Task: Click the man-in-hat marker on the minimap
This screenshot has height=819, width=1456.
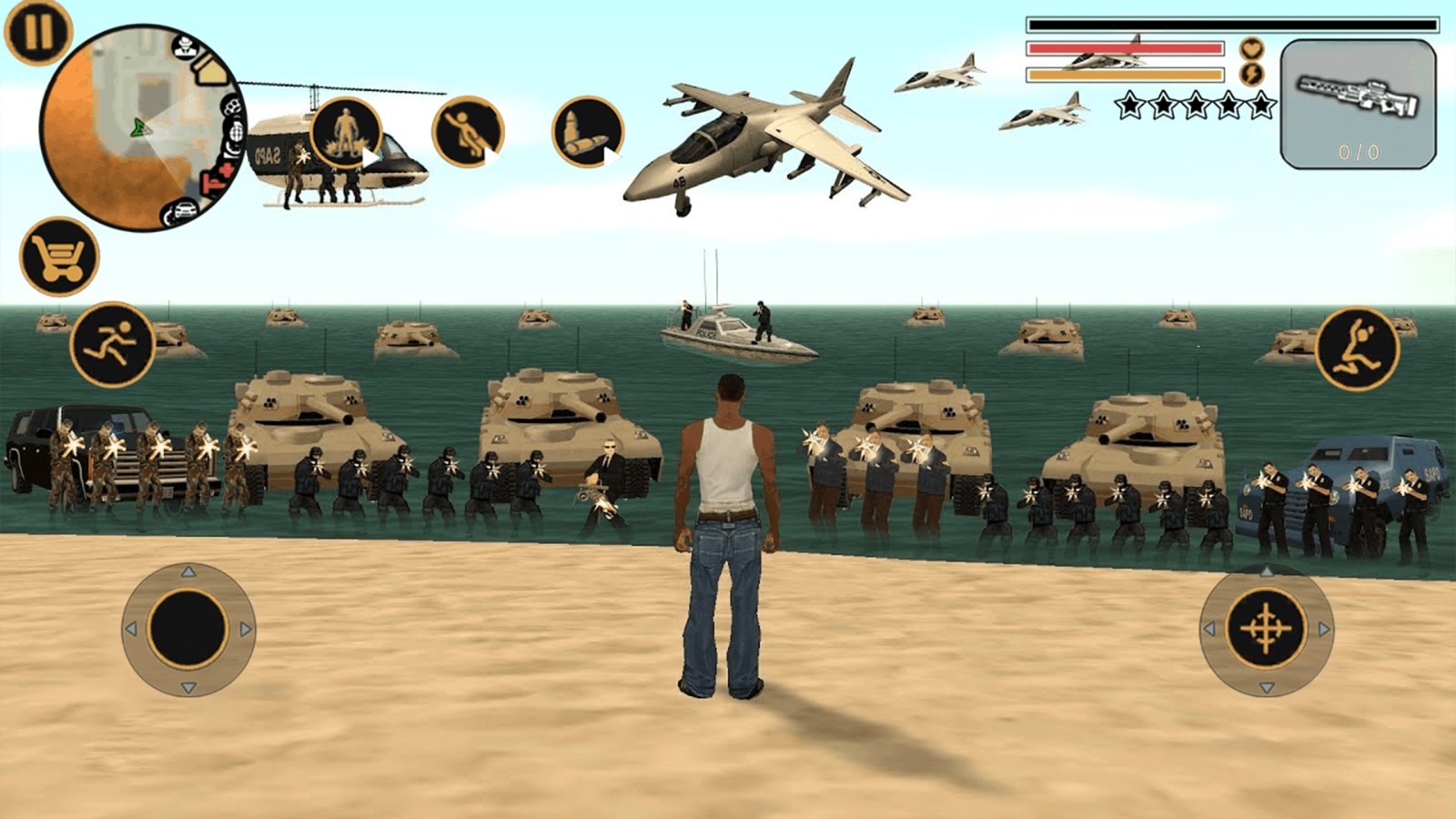Action: point(186,45)
